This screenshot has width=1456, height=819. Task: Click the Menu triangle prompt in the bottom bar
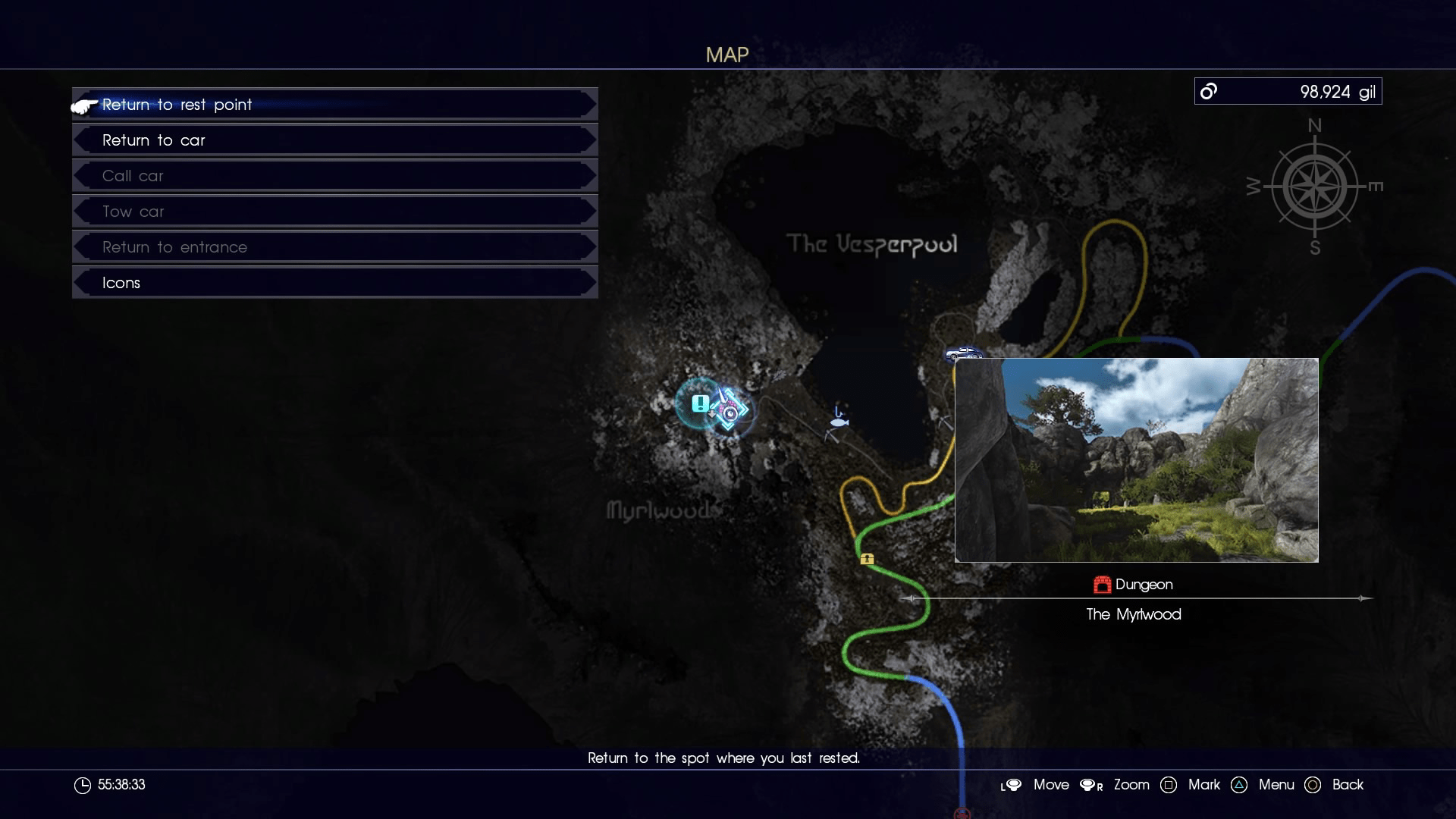pyautogui.click(x=1239, y=785)
